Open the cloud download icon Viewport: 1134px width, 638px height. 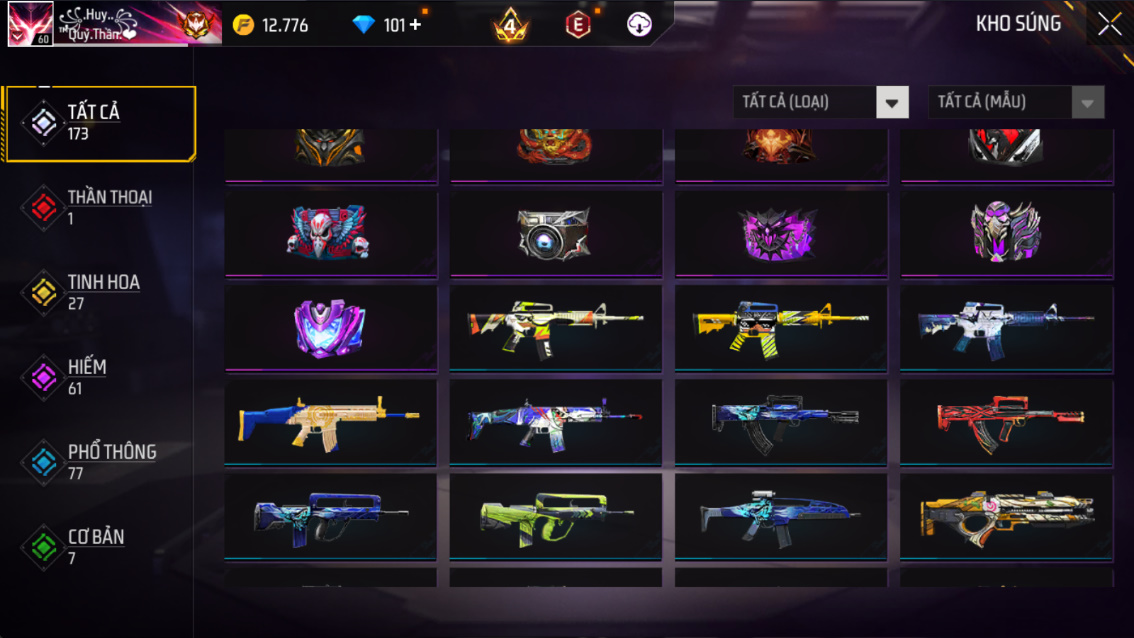coord(639,25)
